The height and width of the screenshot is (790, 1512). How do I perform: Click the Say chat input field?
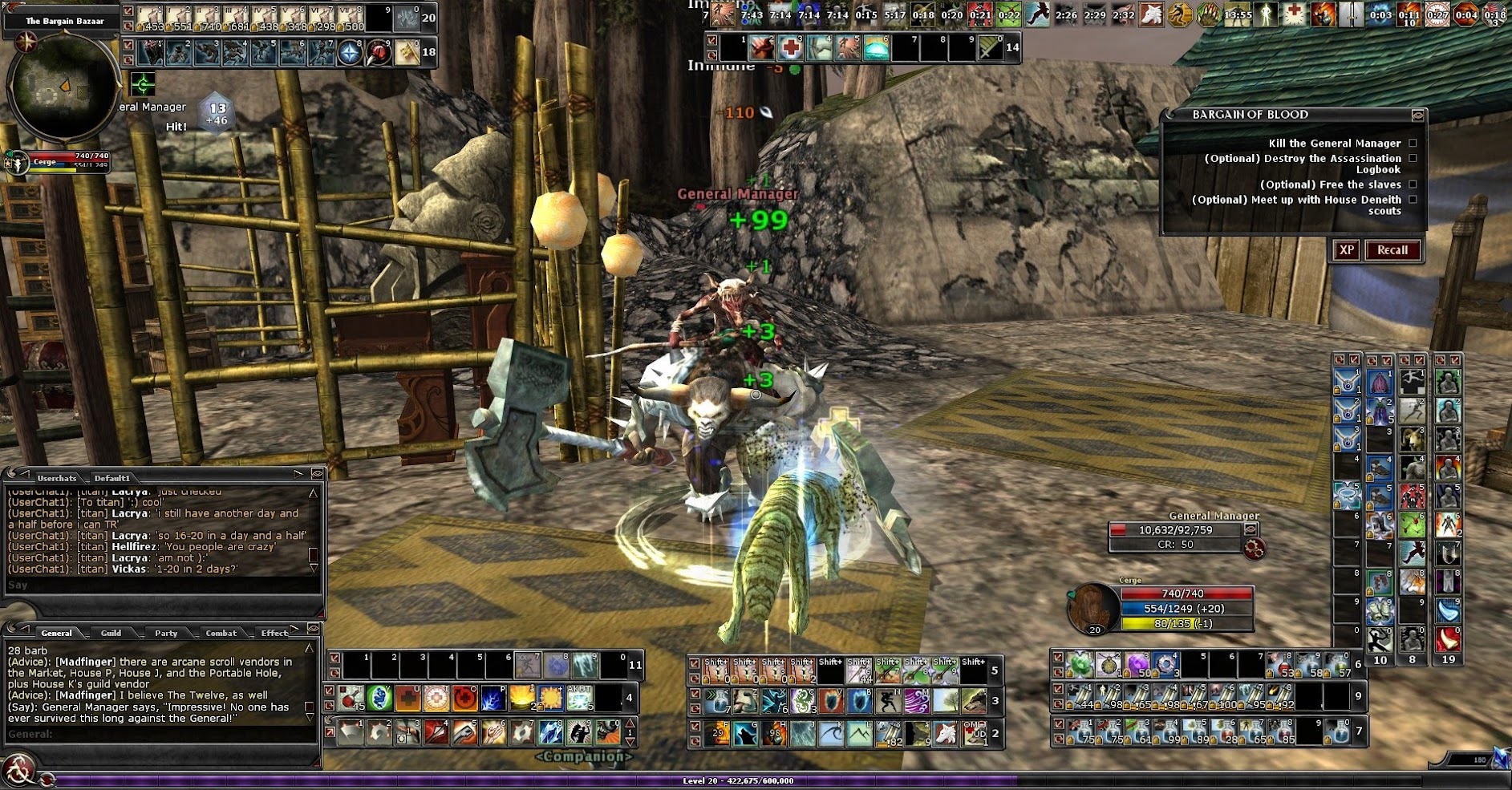160,585
